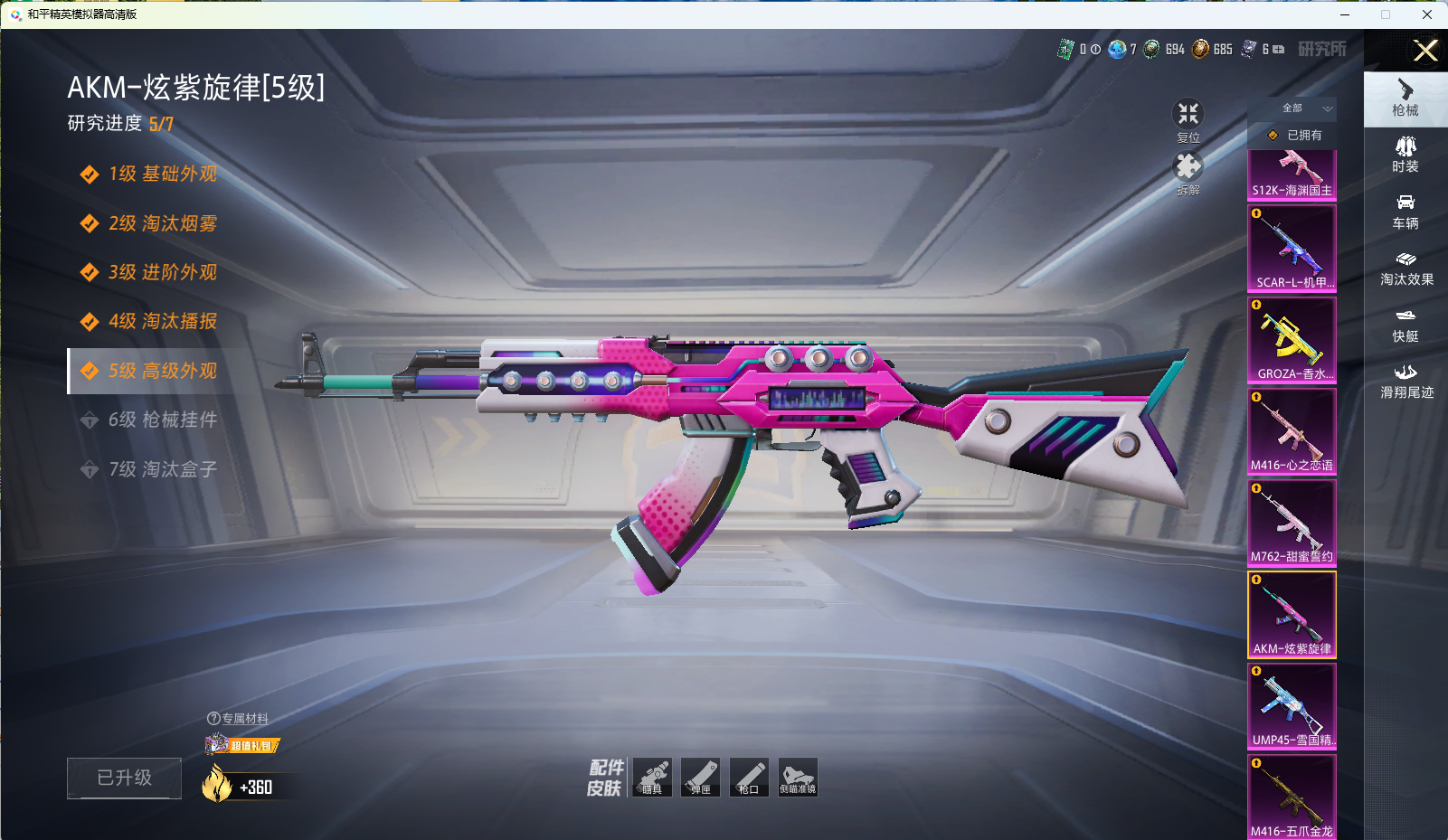Select the SCAR-L-机甲 skin thumbnail
Screen dimensions: 1448x840
click(x=1292, y=248)
